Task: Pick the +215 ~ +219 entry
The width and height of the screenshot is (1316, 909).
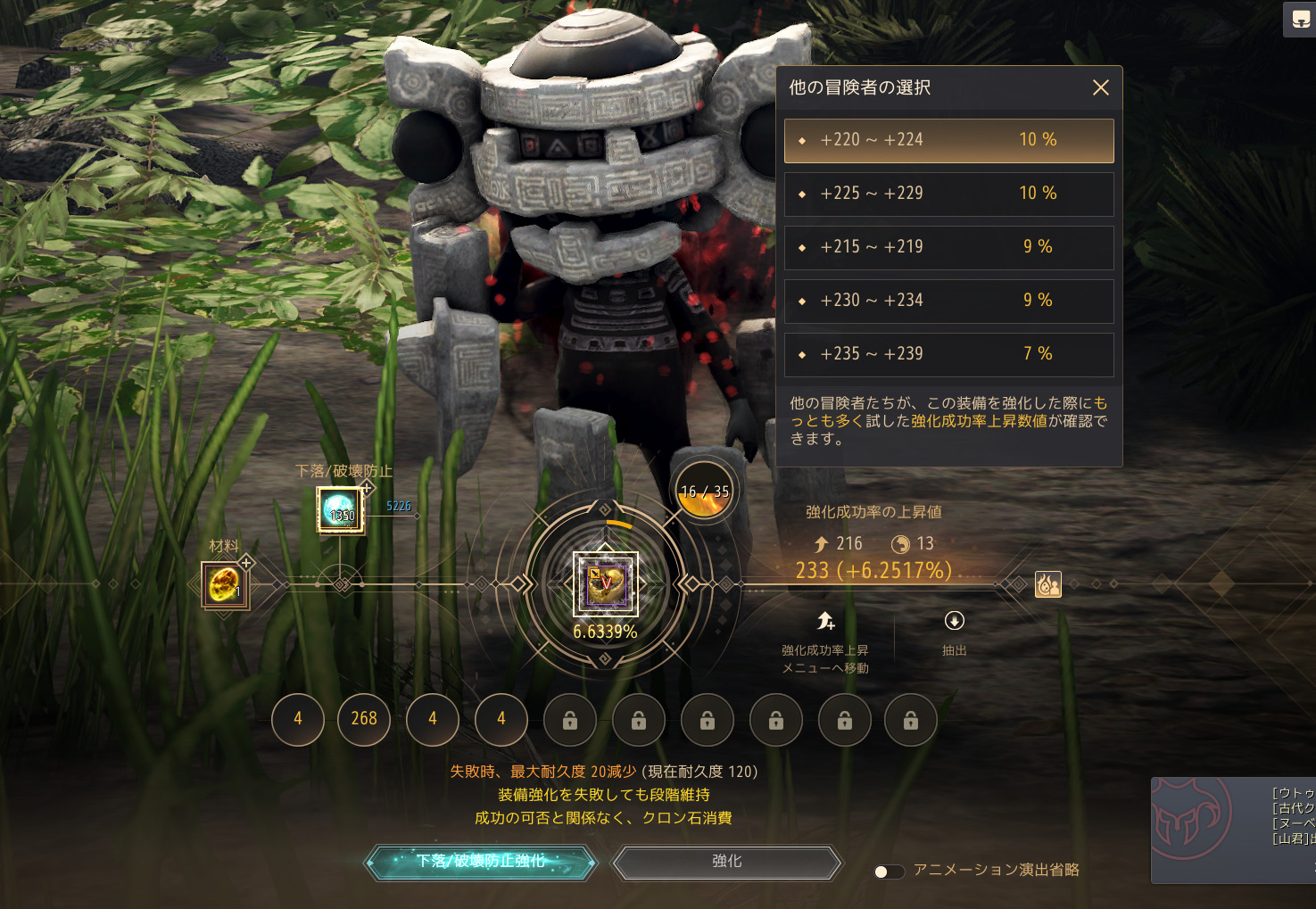Action: [948, 247]
